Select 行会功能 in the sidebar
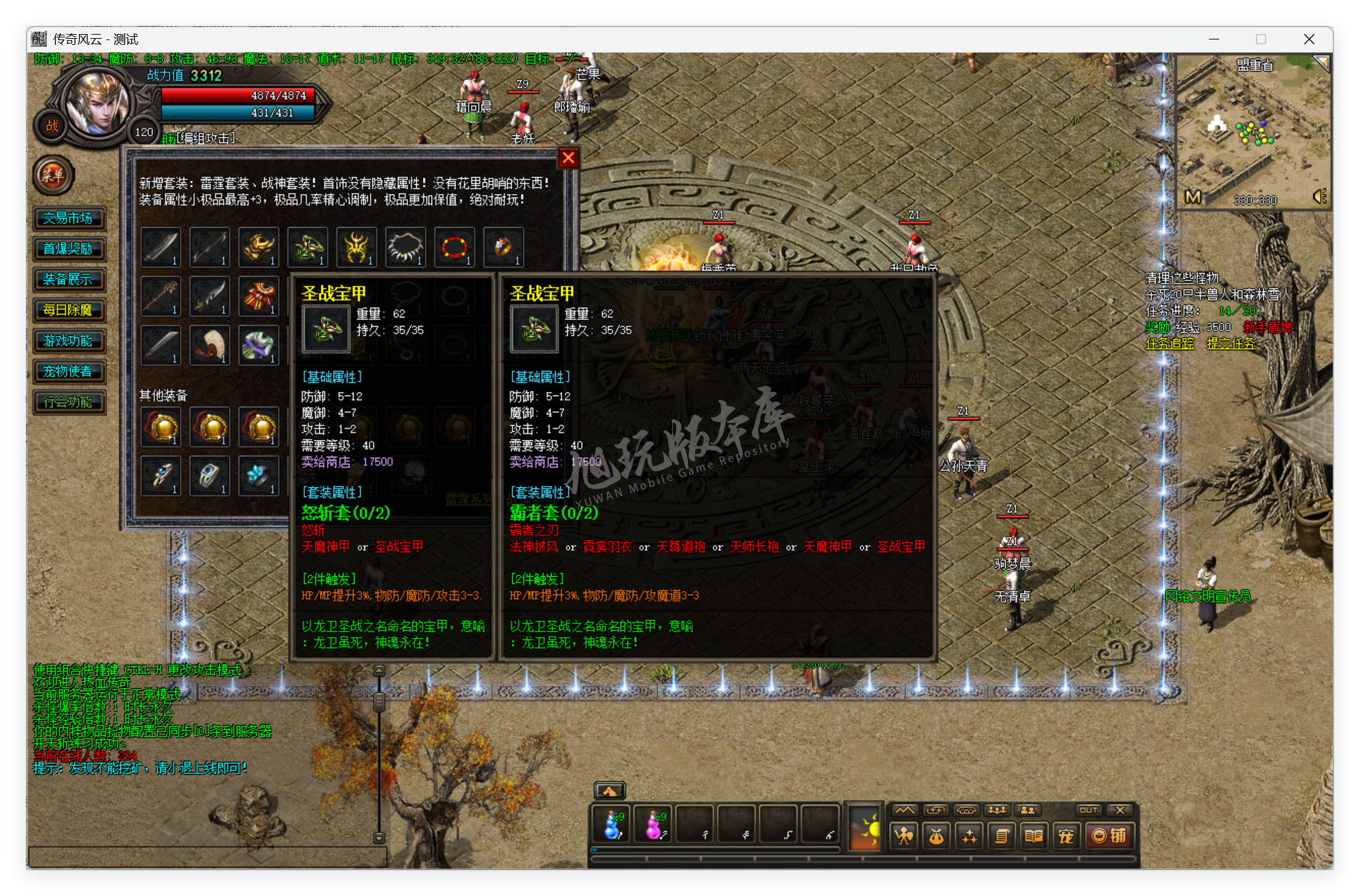Image resolution: width=1360 pixels, height=896 pixels. point(69,402)
